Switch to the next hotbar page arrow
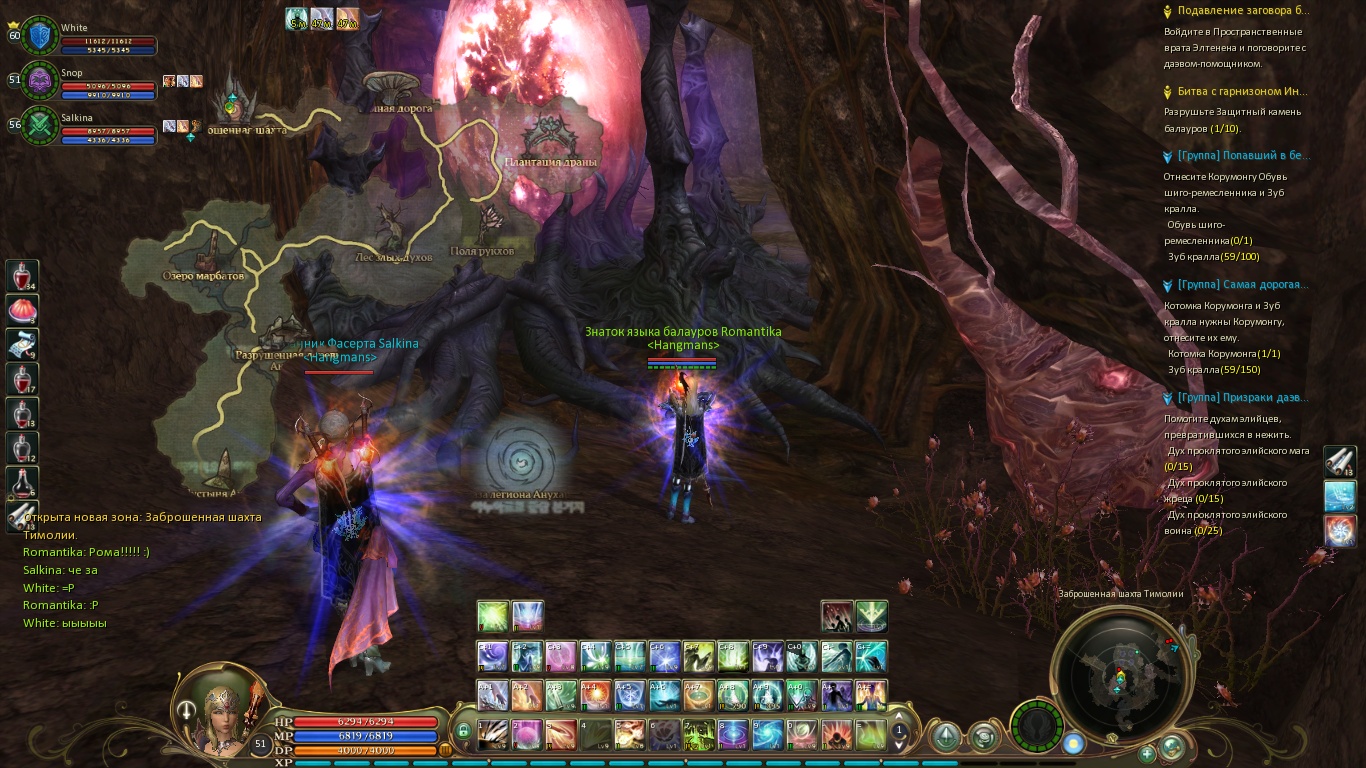Image resolution: width=1366 pixels, height=768 pixels. tap(899, 746)
